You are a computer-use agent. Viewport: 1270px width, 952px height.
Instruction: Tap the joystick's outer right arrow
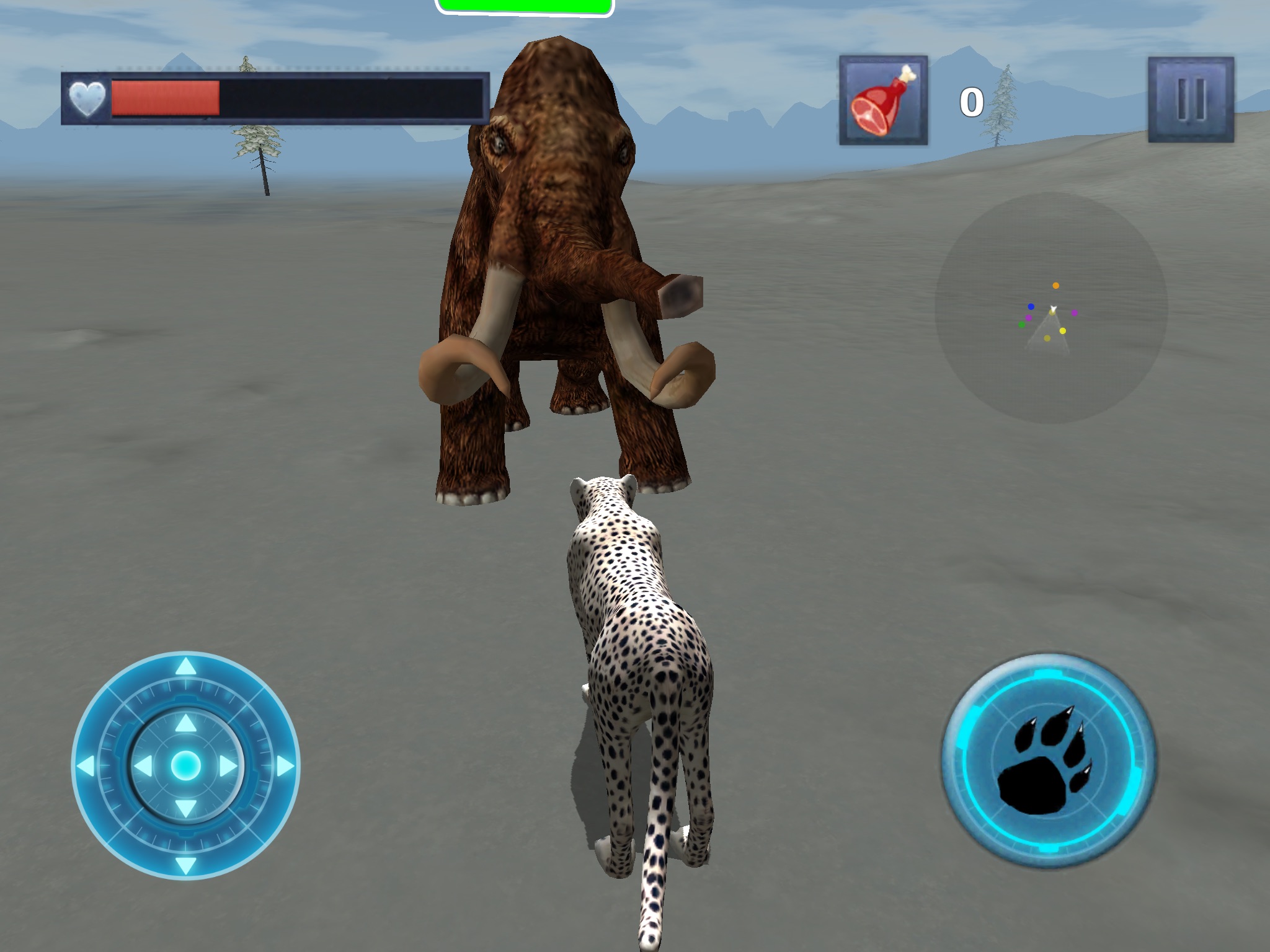(x=286, y=766)
